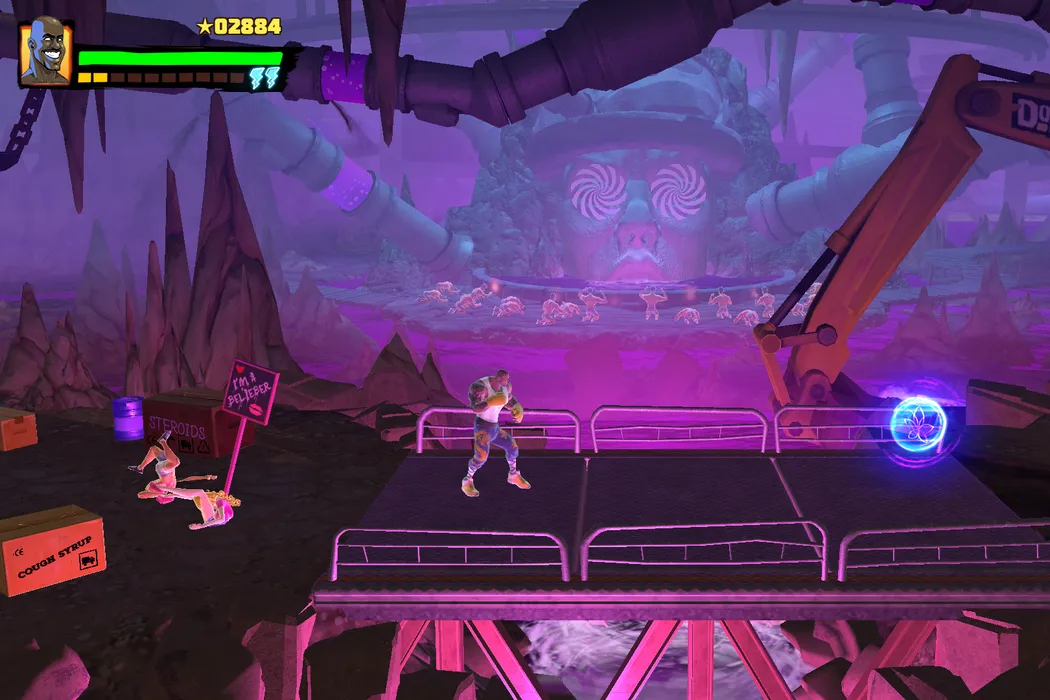Click the player character portrait

pyautogui.click(x=45, y=53)
